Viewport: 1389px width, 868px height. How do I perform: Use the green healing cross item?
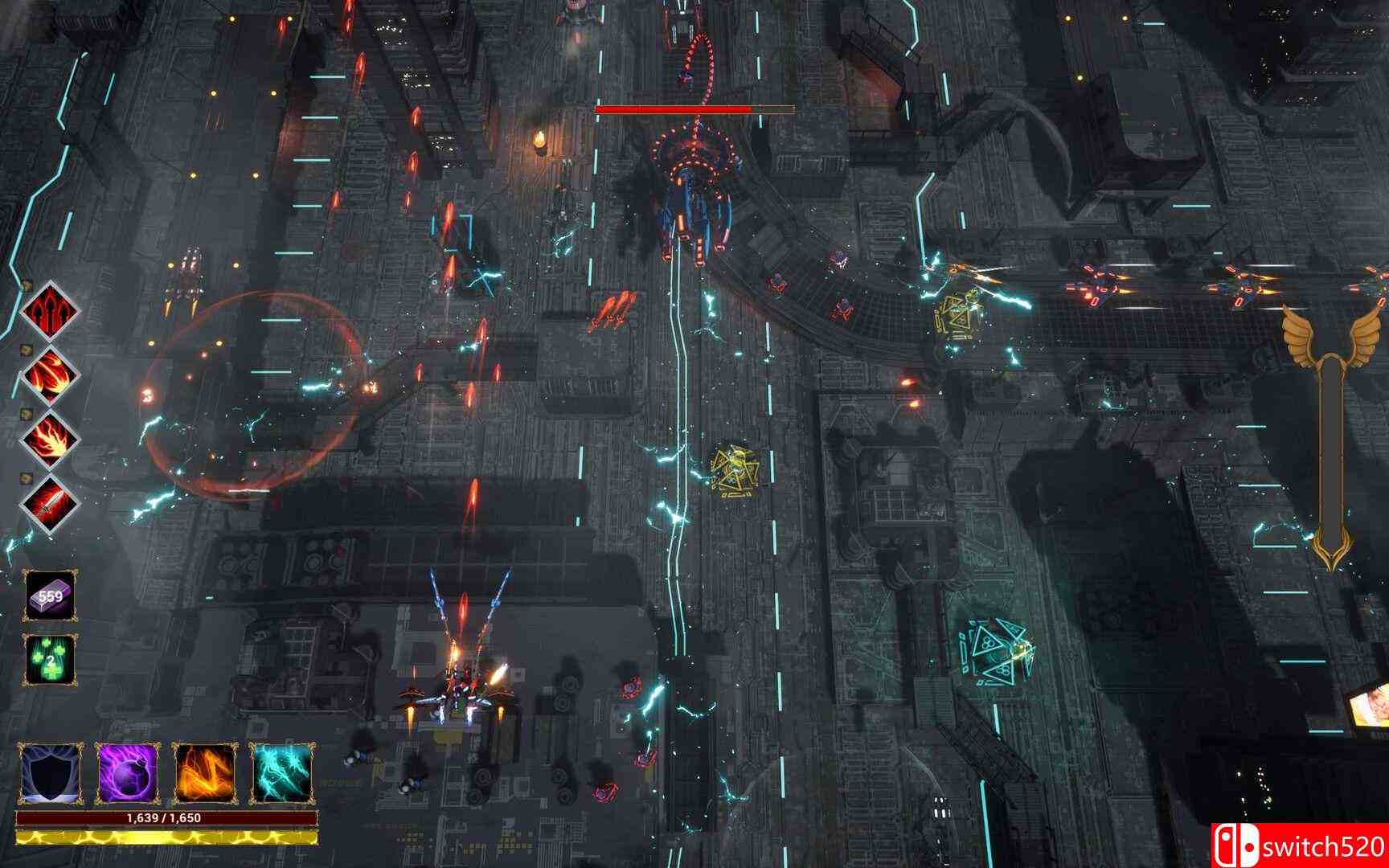click(50, 661)
